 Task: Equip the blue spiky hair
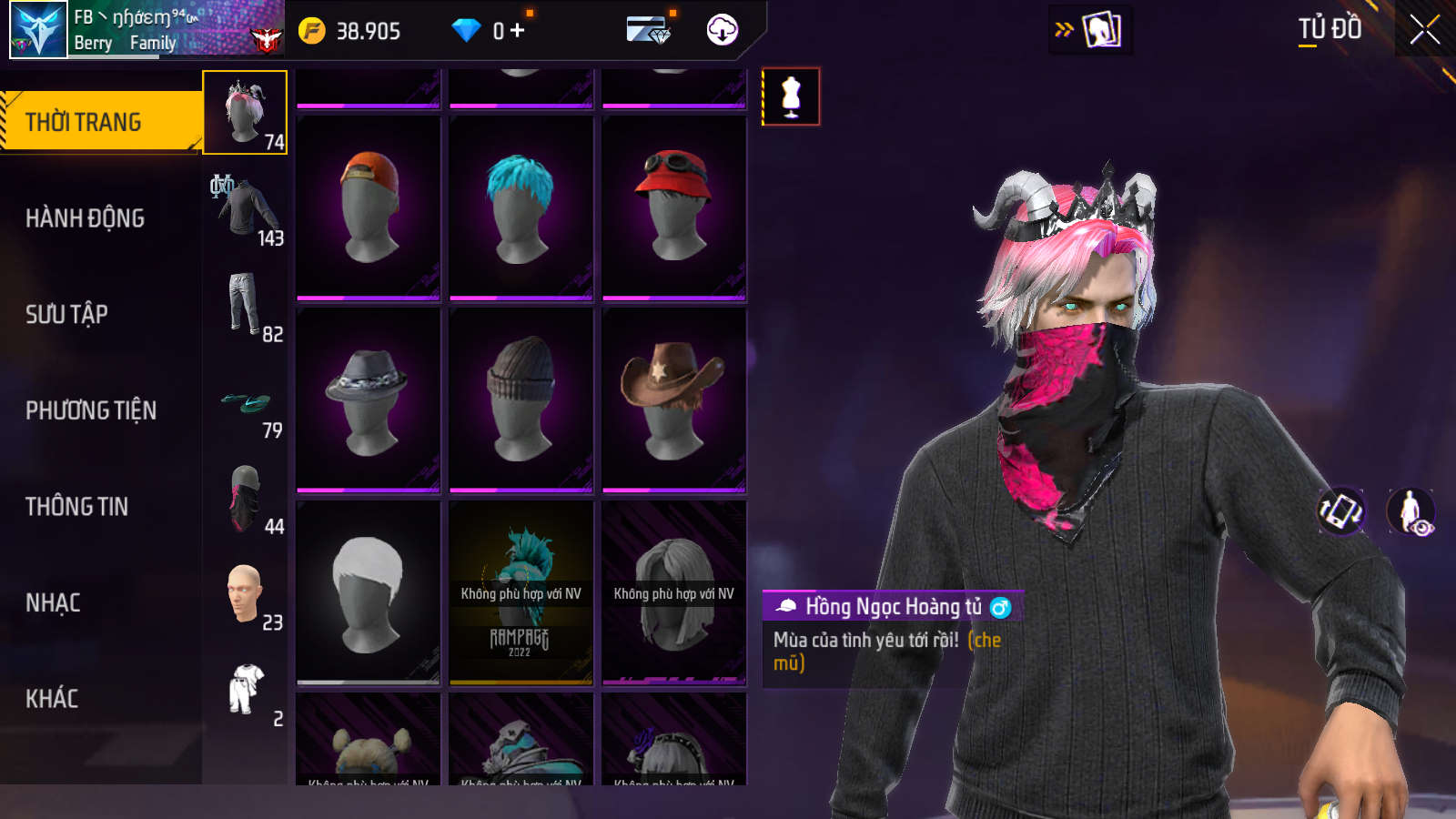click(x=521, y=207)
